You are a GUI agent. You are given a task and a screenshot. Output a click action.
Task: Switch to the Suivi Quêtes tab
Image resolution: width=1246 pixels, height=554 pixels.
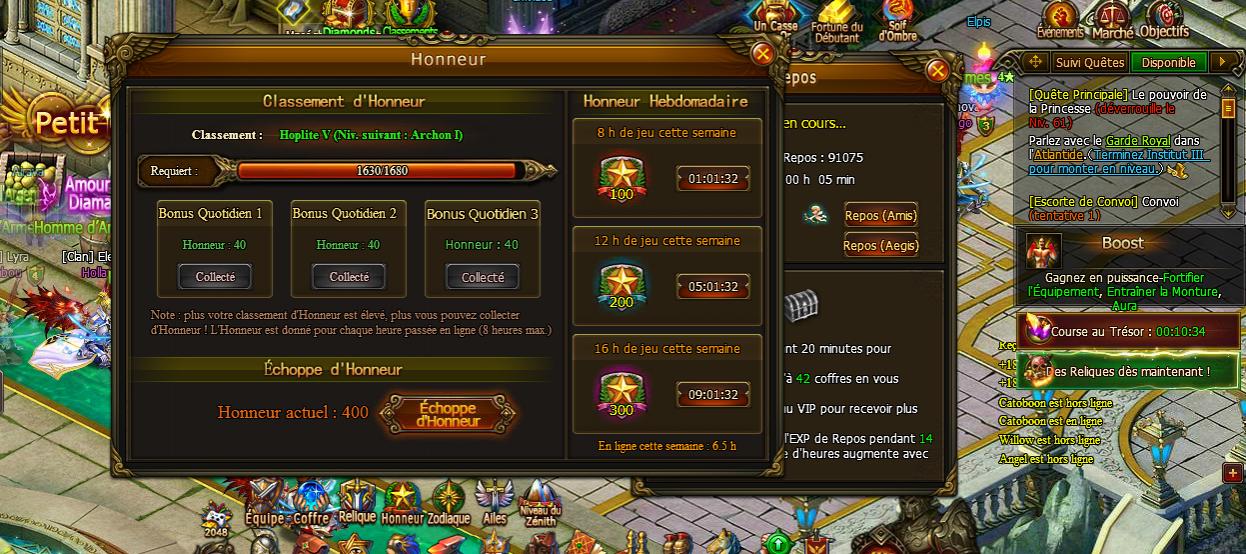[x=1090, y=62]
